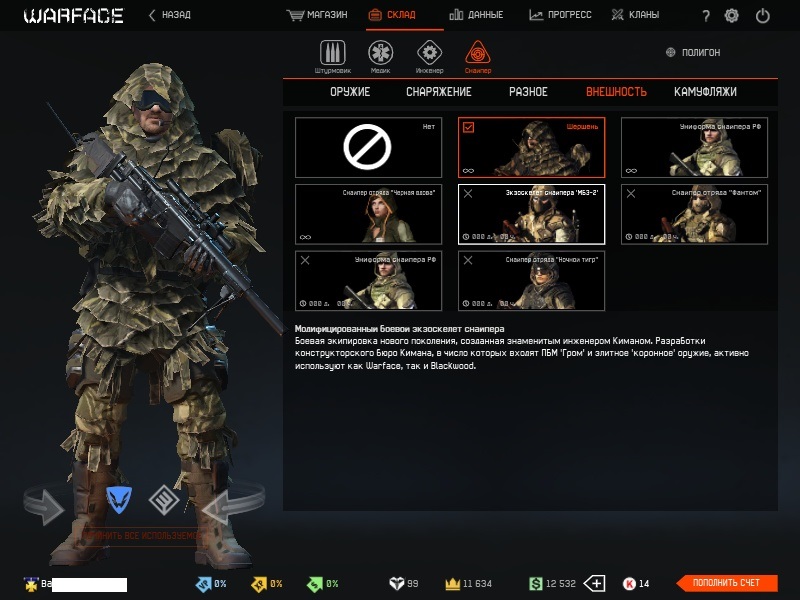Viewport: 800px width, 600px height.
Task: Go back with the Назад button
Action: [x=169, y=15]
